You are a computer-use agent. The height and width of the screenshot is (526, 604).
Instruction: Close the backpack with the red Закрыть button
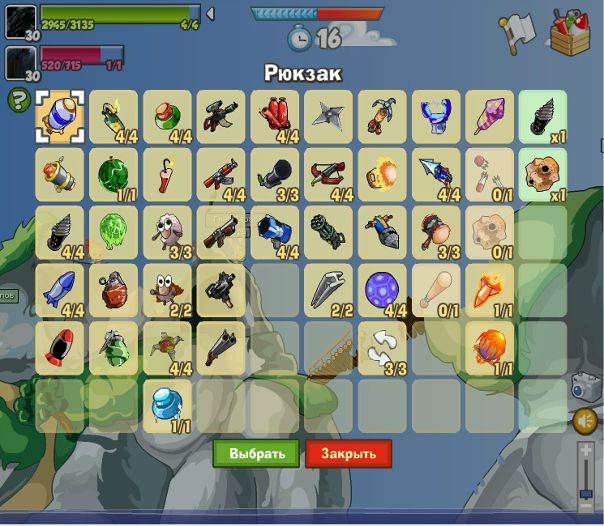pyautogui.click(x=348, y=453)
